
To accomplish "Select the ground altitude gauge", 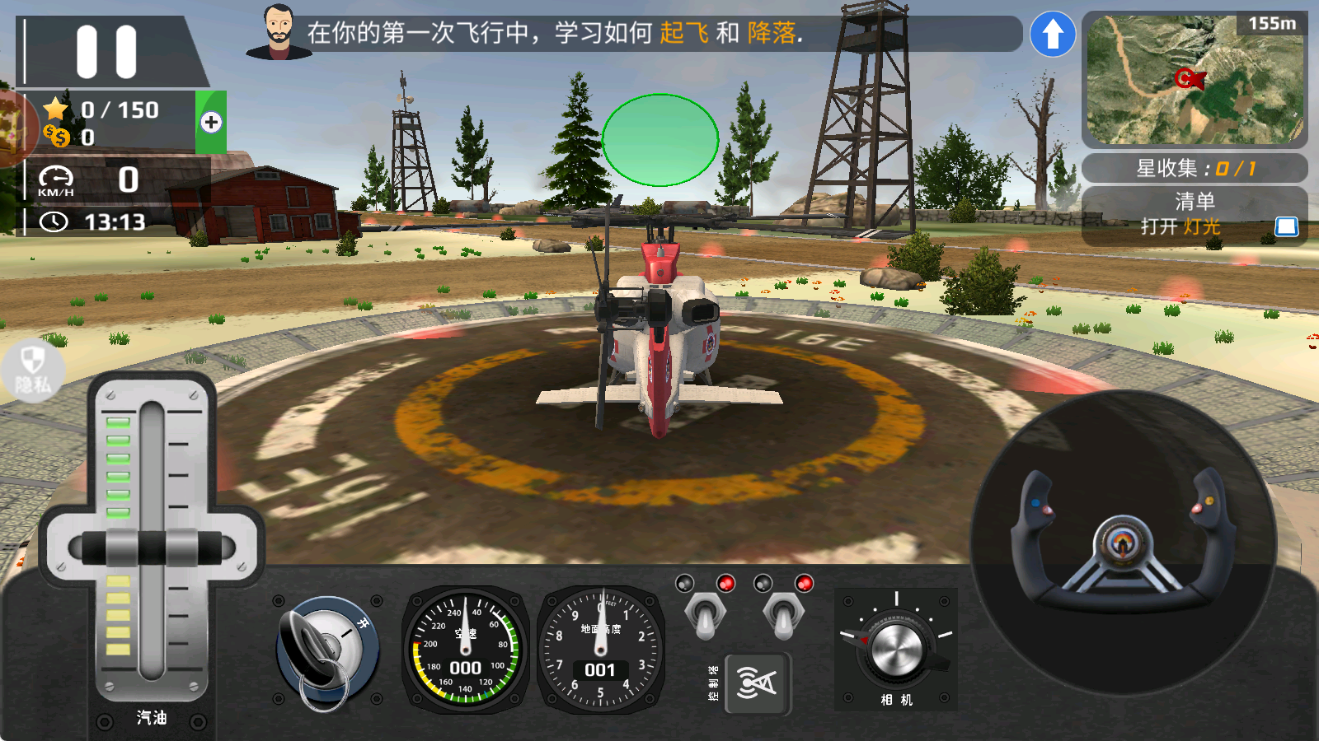I will pyautogui.click(x=599, y=648).
